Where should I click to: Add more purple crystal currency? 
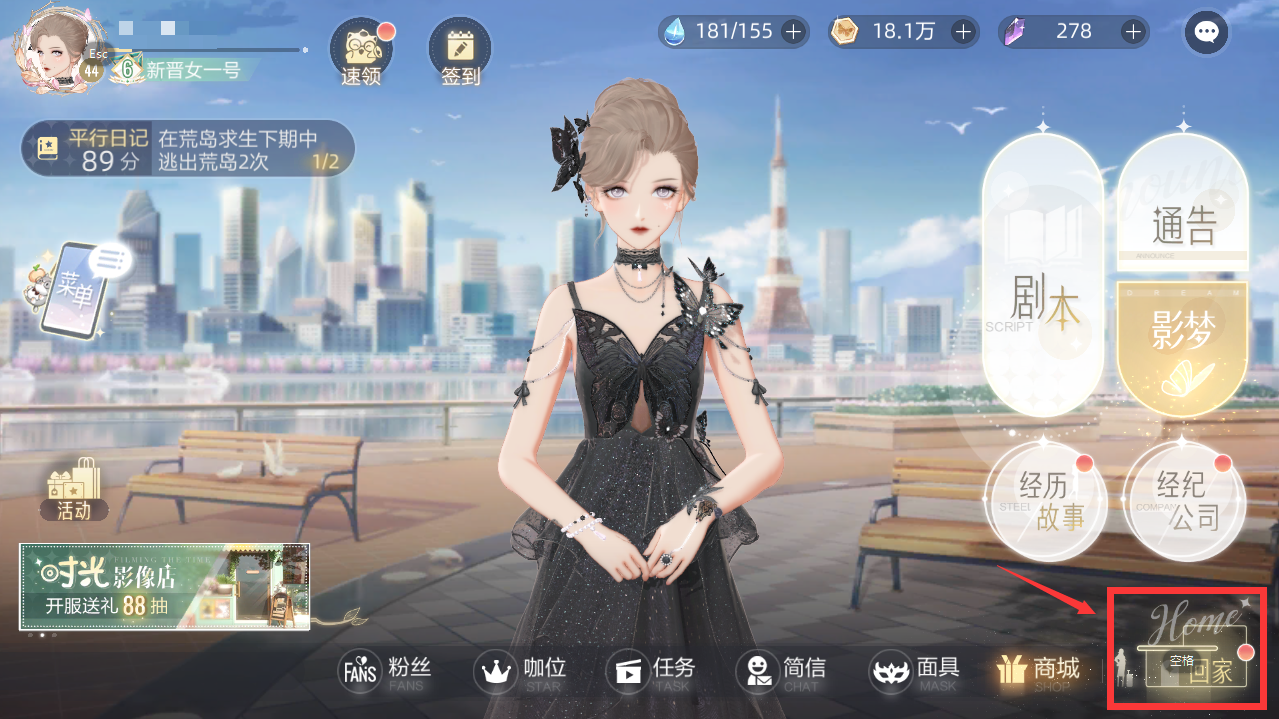coord(1132,32)
